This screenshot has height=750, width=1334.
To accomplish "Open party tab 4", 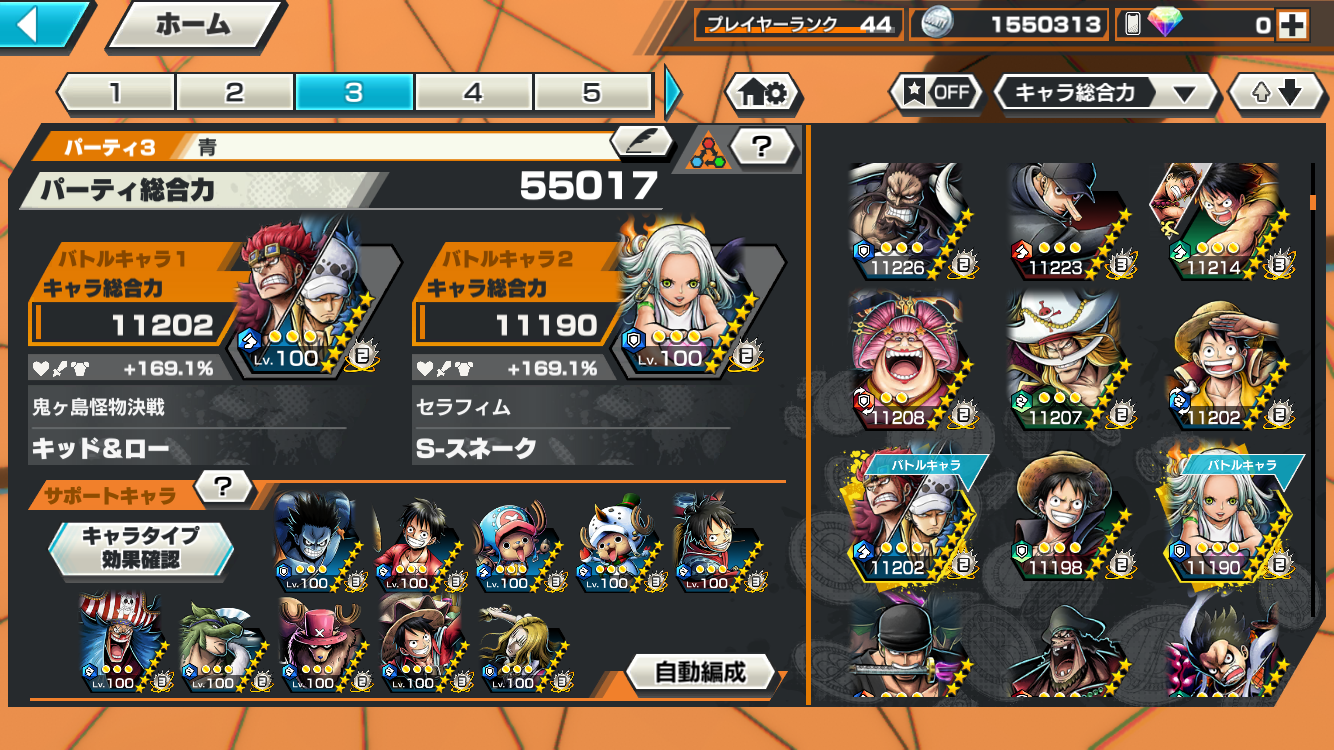I will pyautogui.click(x=473, y=93).
